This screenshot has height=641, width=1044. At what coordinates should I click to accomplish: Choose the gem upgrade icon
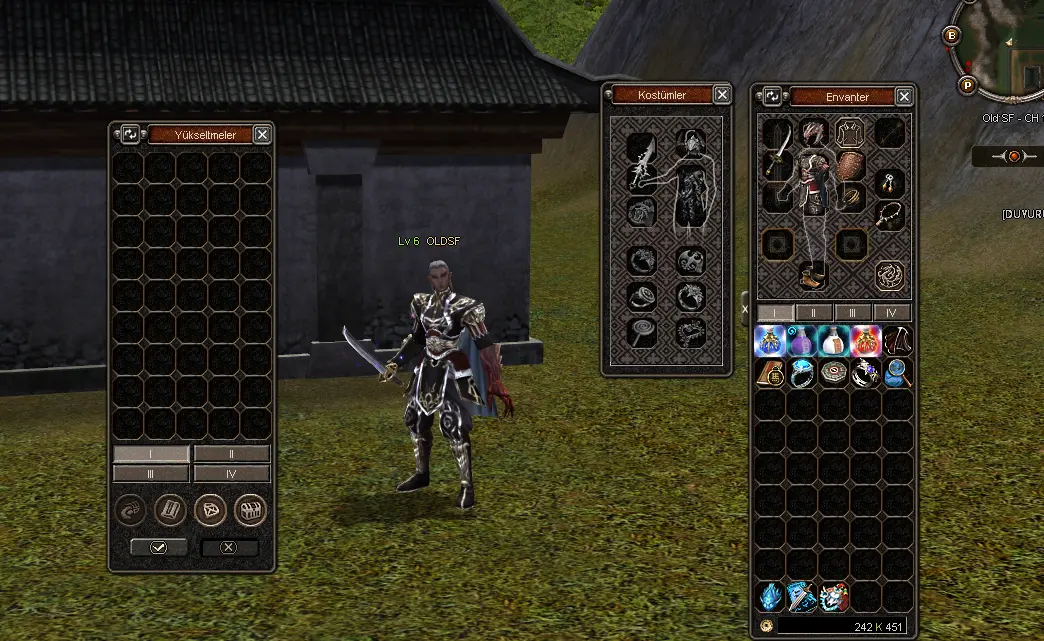pos(209,511)
